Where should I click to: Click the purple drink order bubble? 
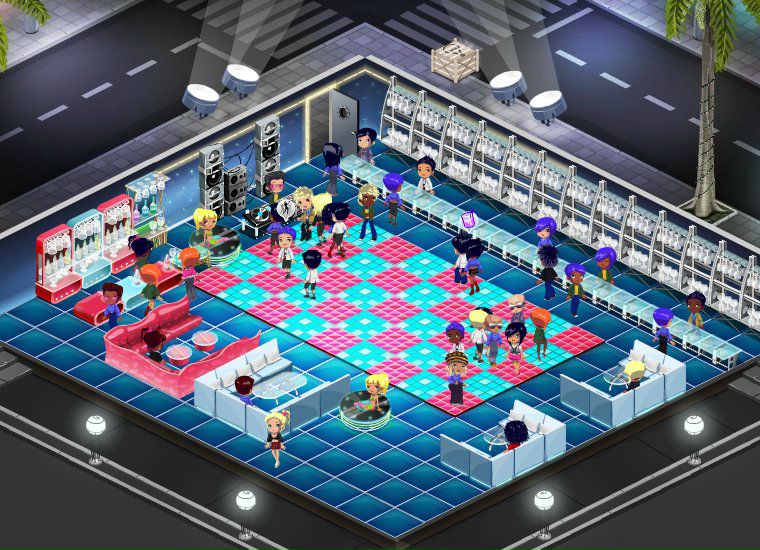coord(467,217)
